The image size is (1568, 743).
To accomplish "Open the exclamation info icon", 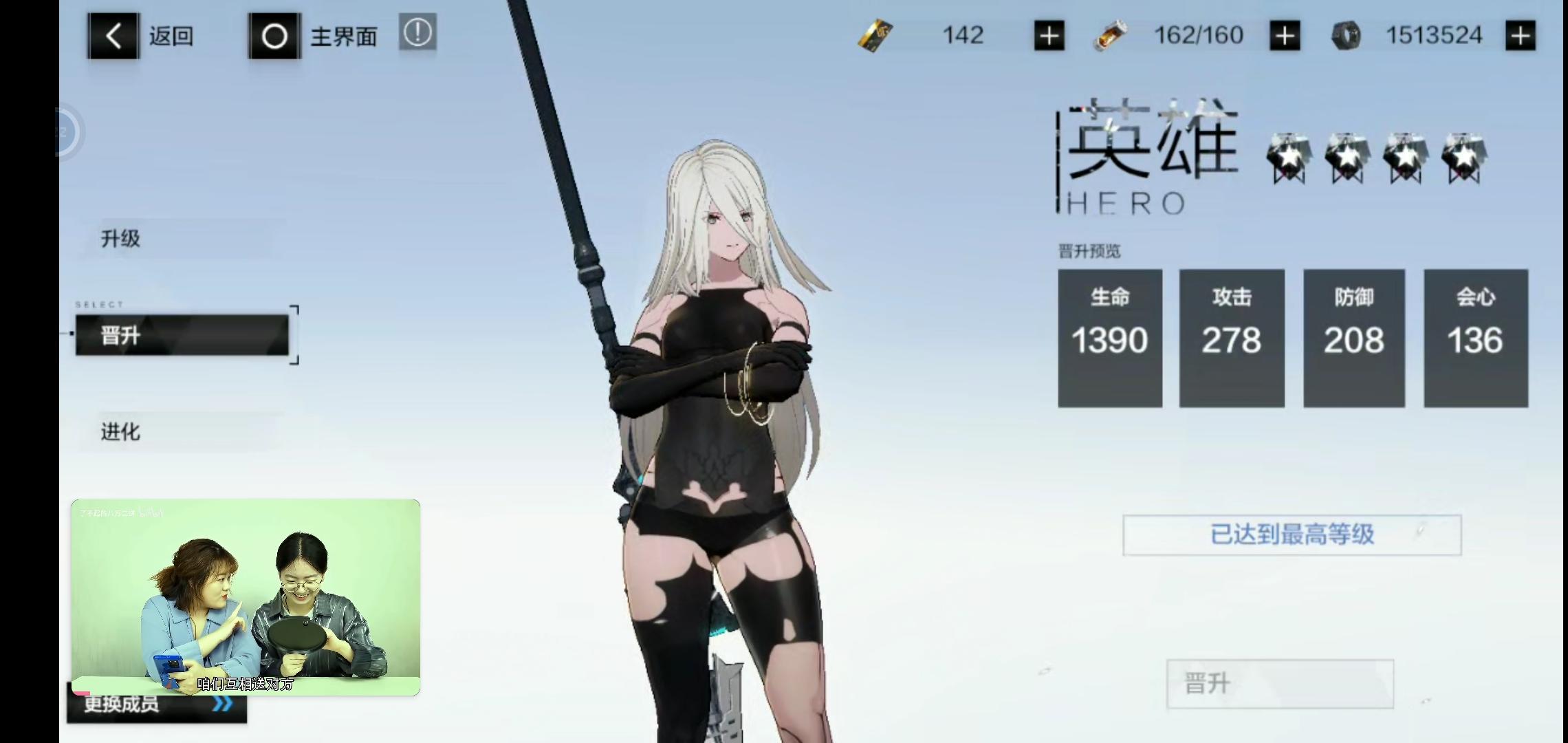I will tap(418, 33).
